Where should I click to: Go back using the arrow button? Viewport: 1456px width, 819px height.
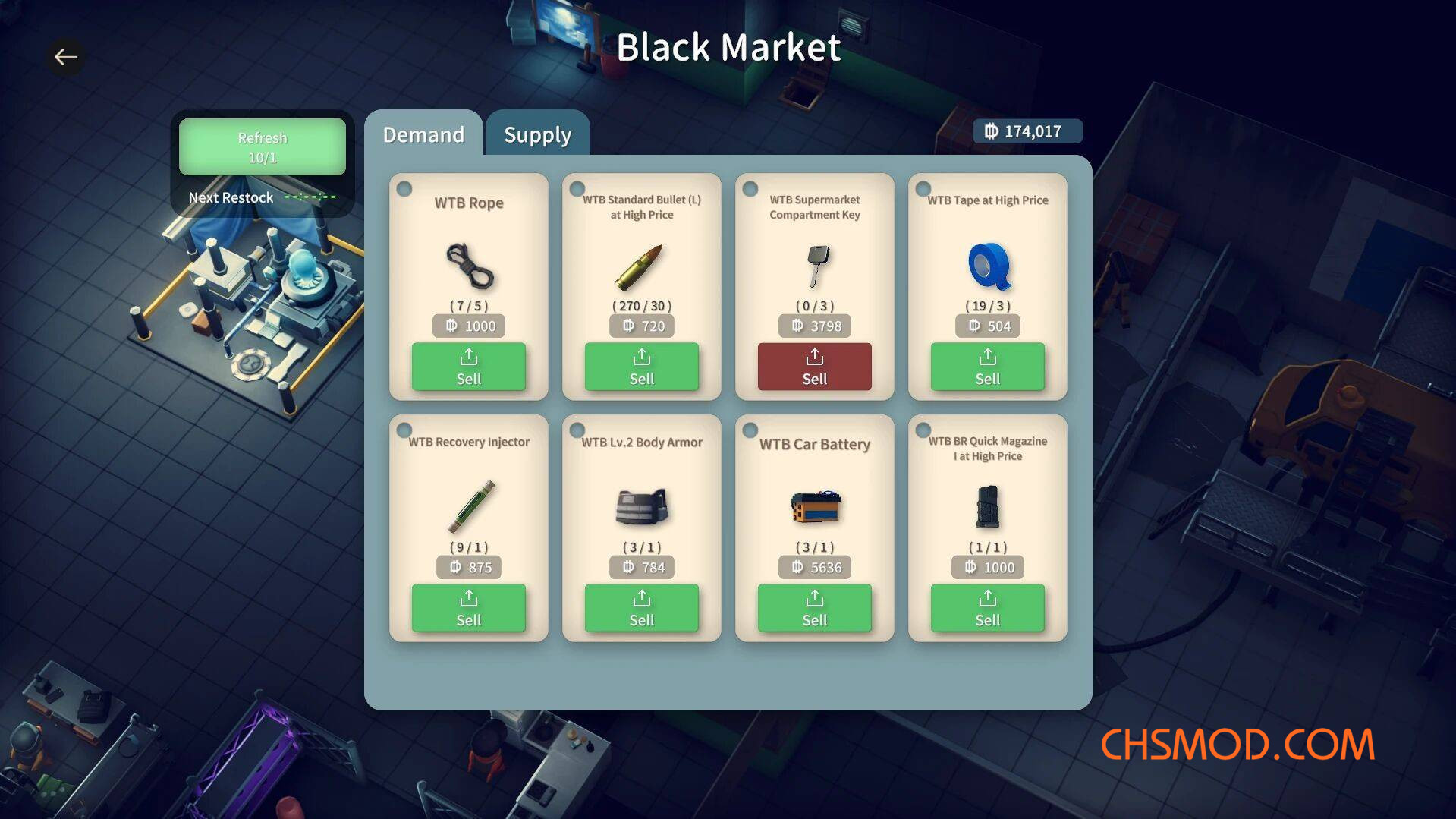tap(66, 57)
